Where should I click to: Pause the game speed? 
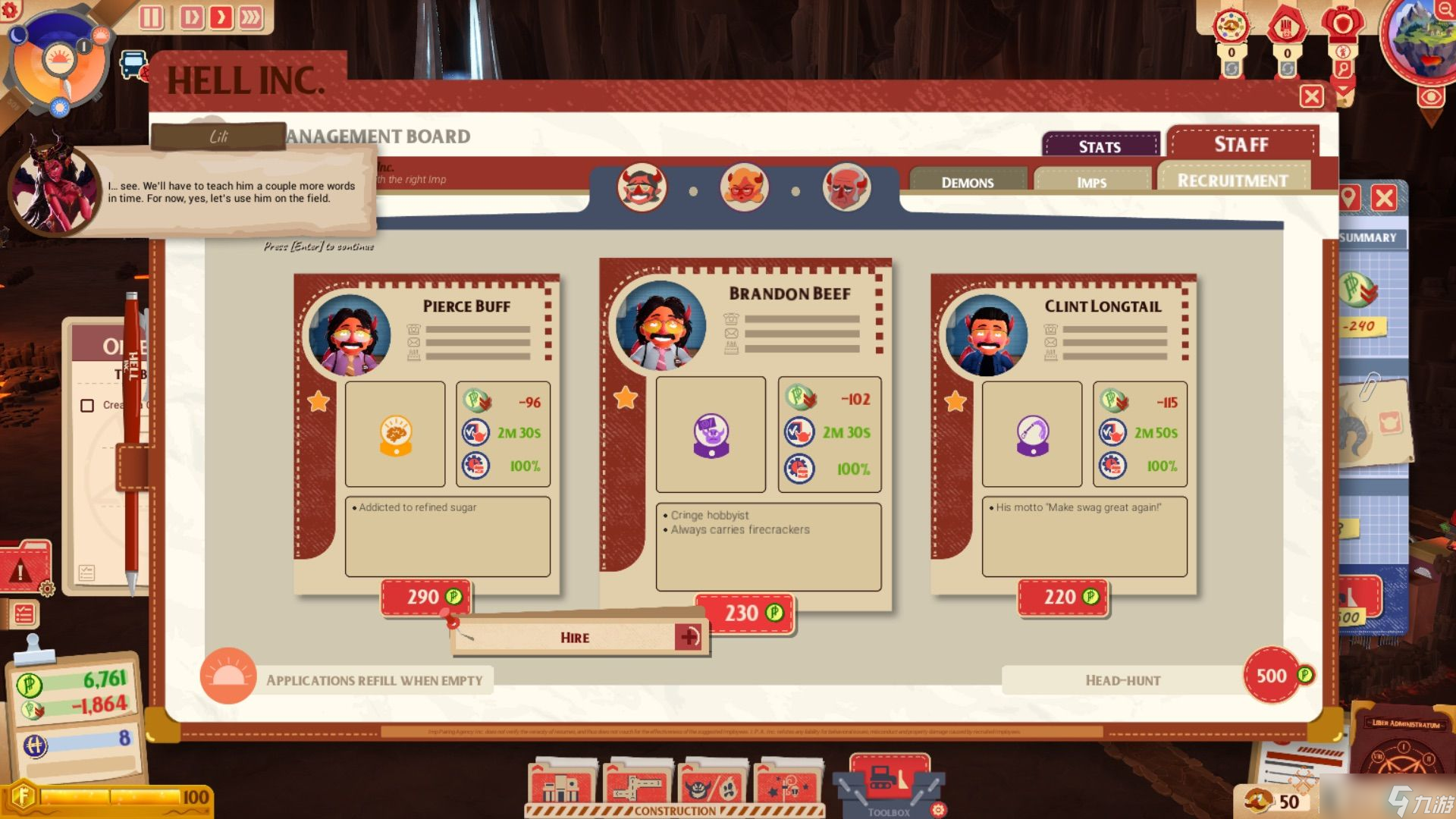coord(151,17)
